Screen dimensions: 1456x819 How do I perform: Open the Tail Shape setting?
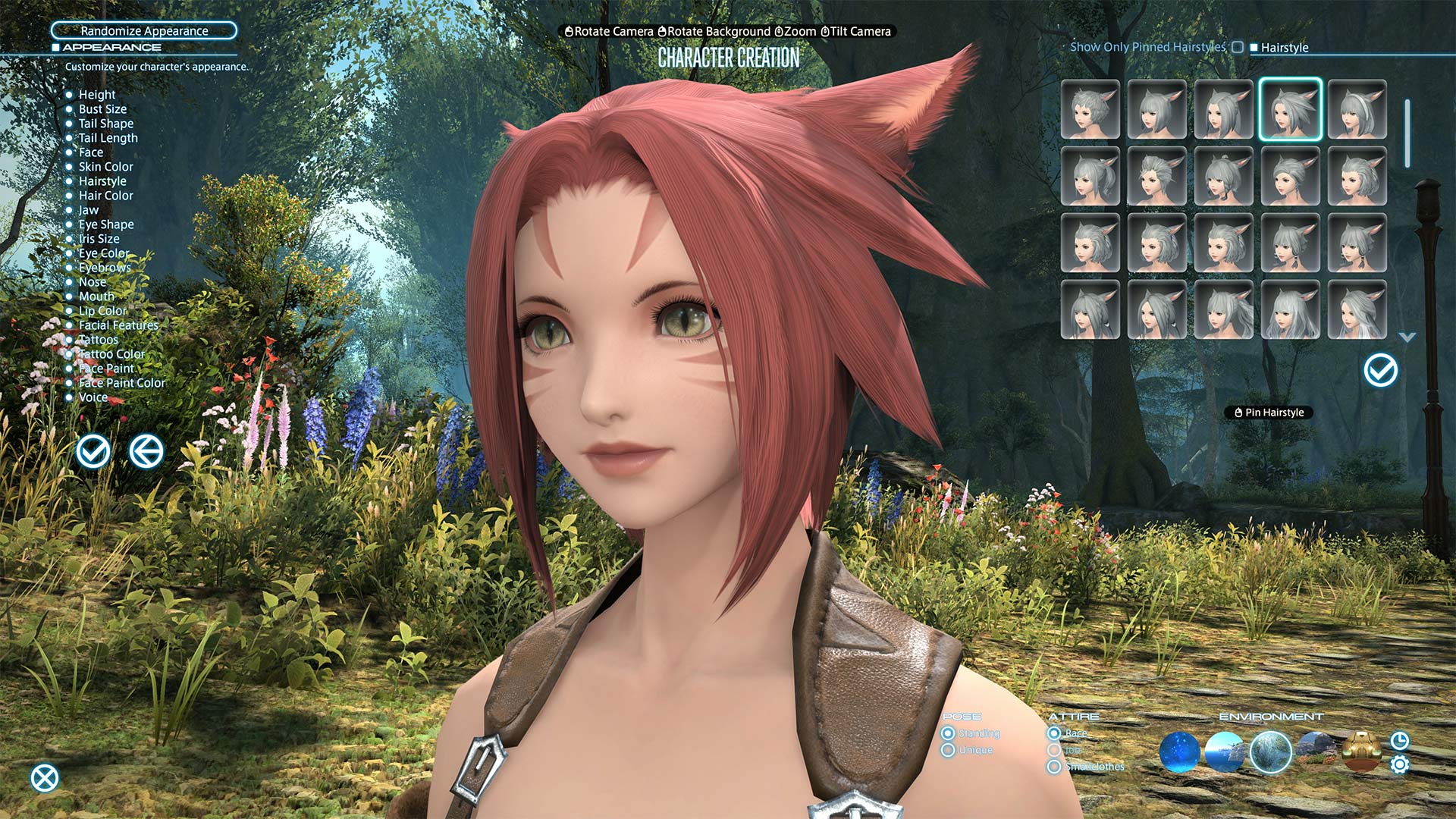[105, 124]
